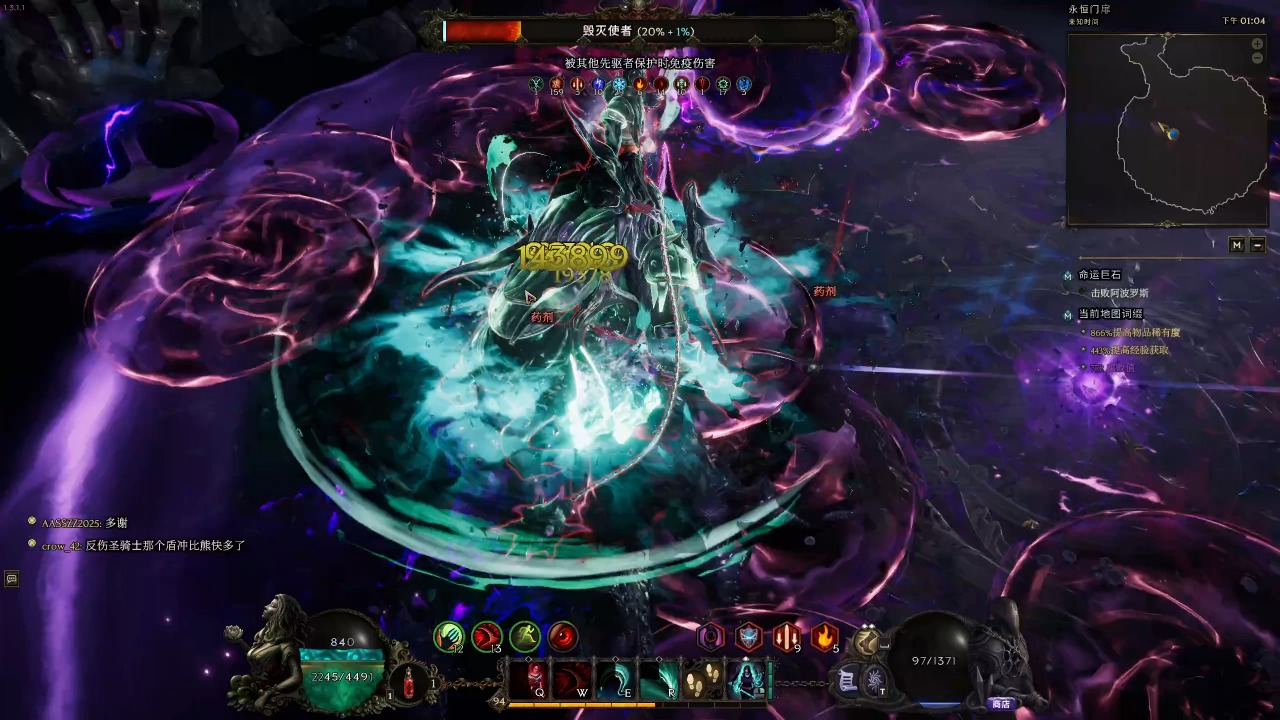Select the 命运巨石 quest tracker entry
Viewport: 1280px width, 720px height.
1099,275
